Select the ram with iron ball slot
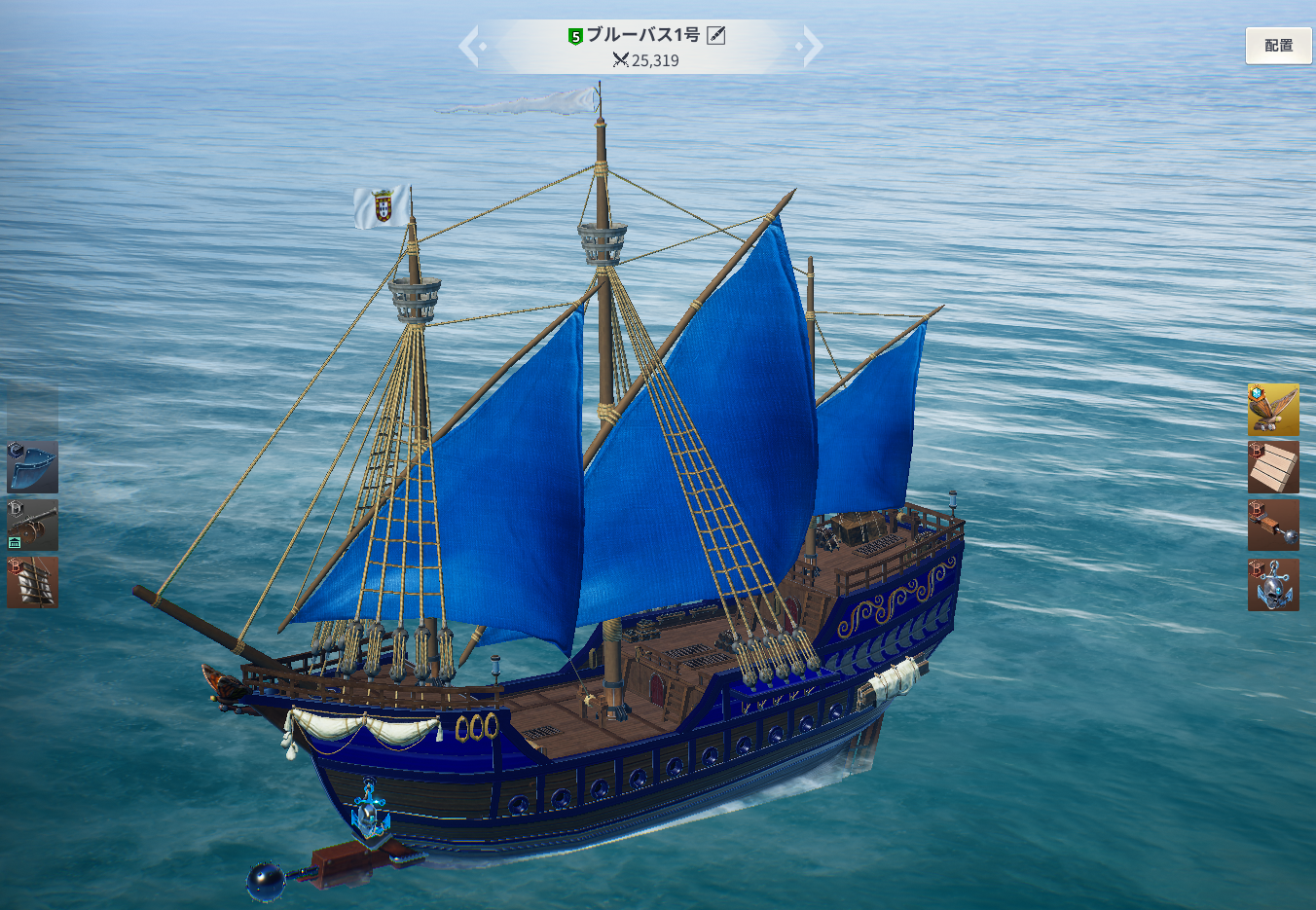 (x=1273, y=526)
